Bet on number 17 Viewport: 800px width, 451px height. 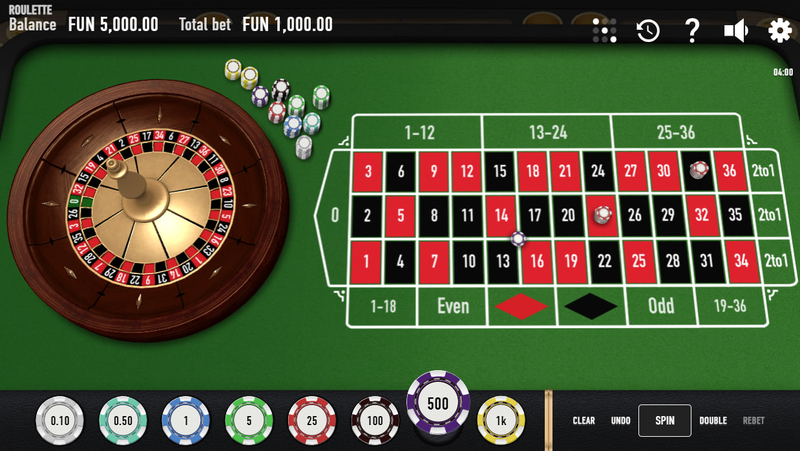click(x=535, y=214)
